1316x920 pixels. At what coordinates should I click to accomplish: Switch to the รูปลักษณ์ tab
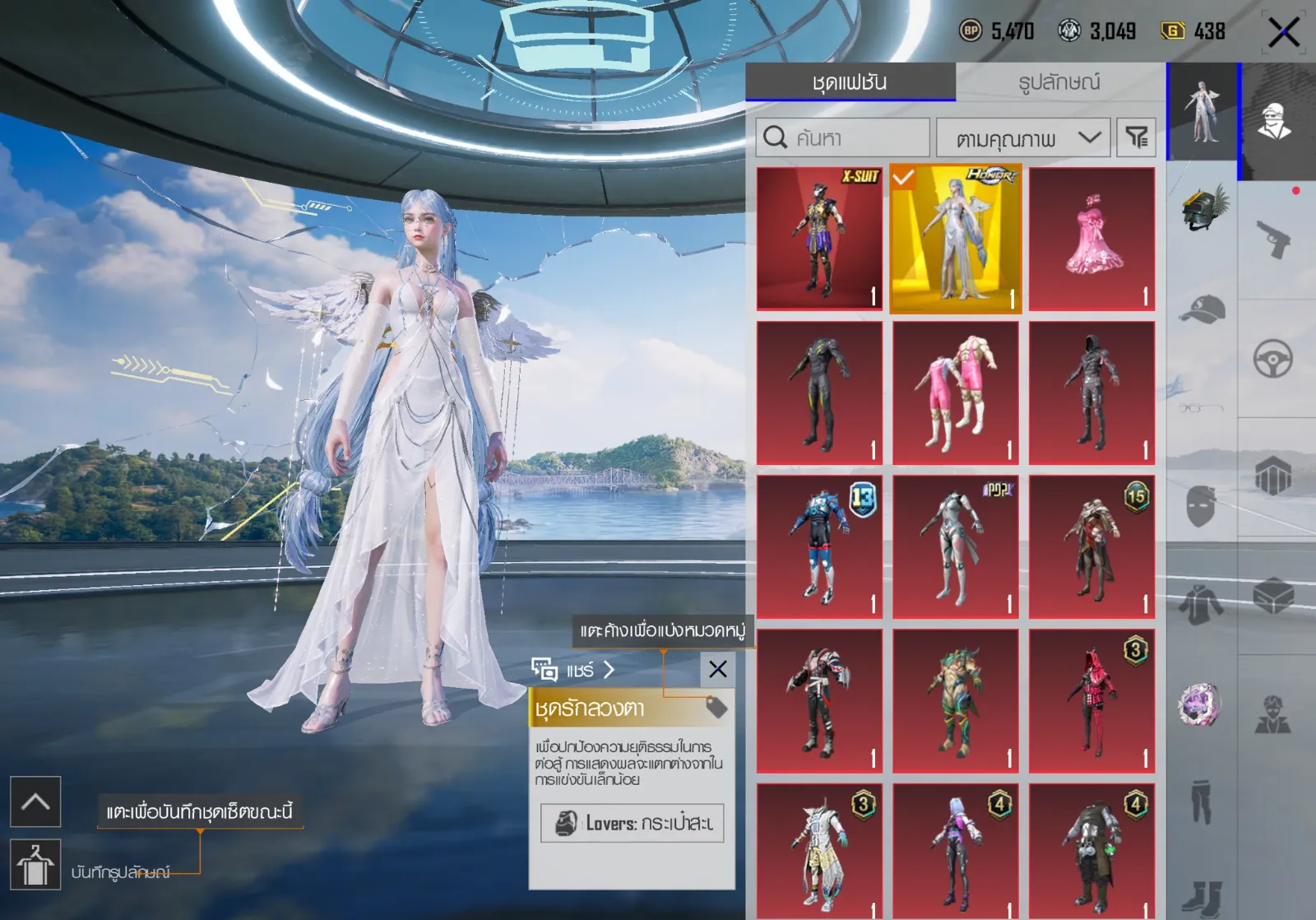pyautogui.click(x=1059, y=82)
